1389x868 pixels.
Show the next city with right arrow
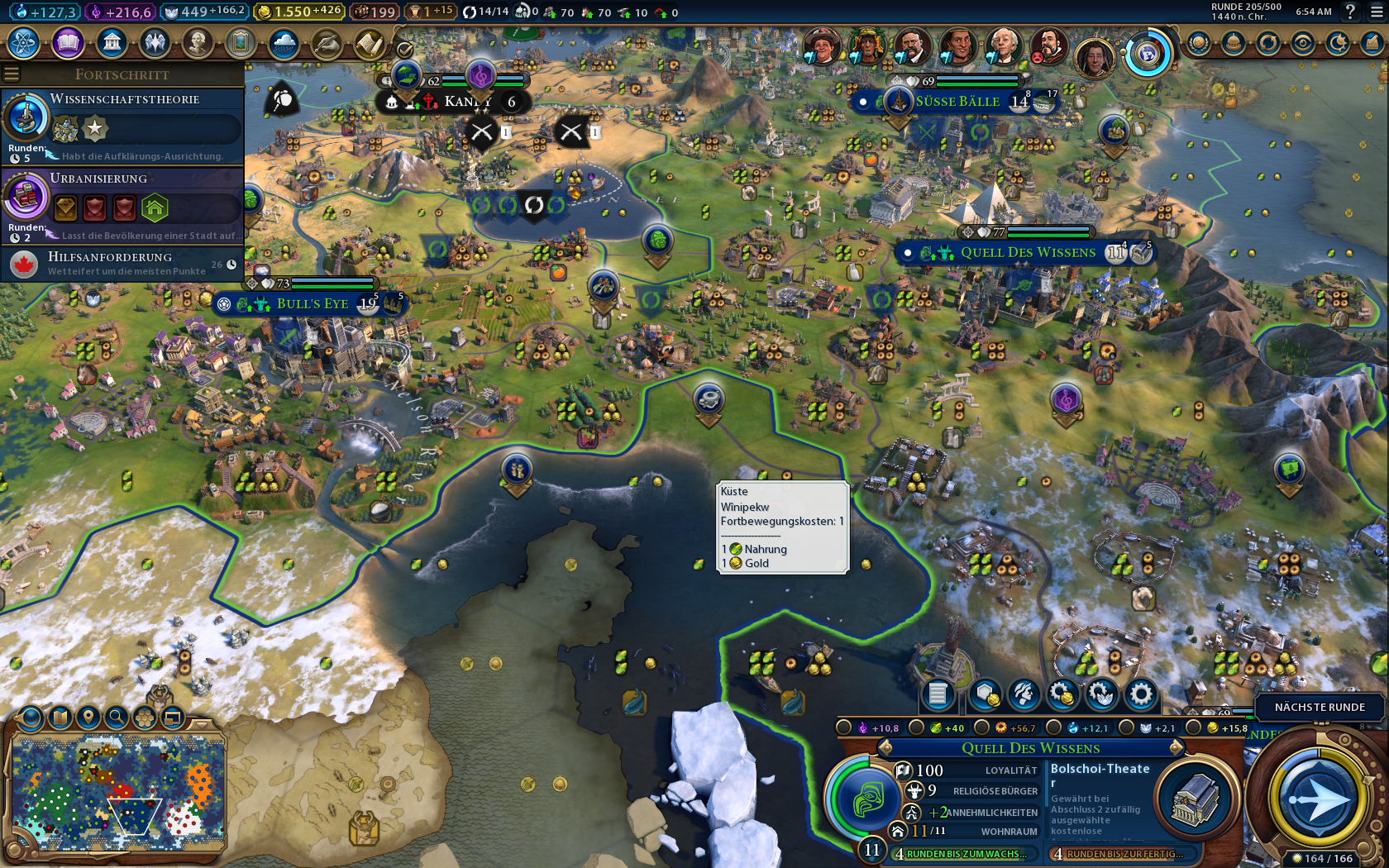click(x=1177, y=748)
